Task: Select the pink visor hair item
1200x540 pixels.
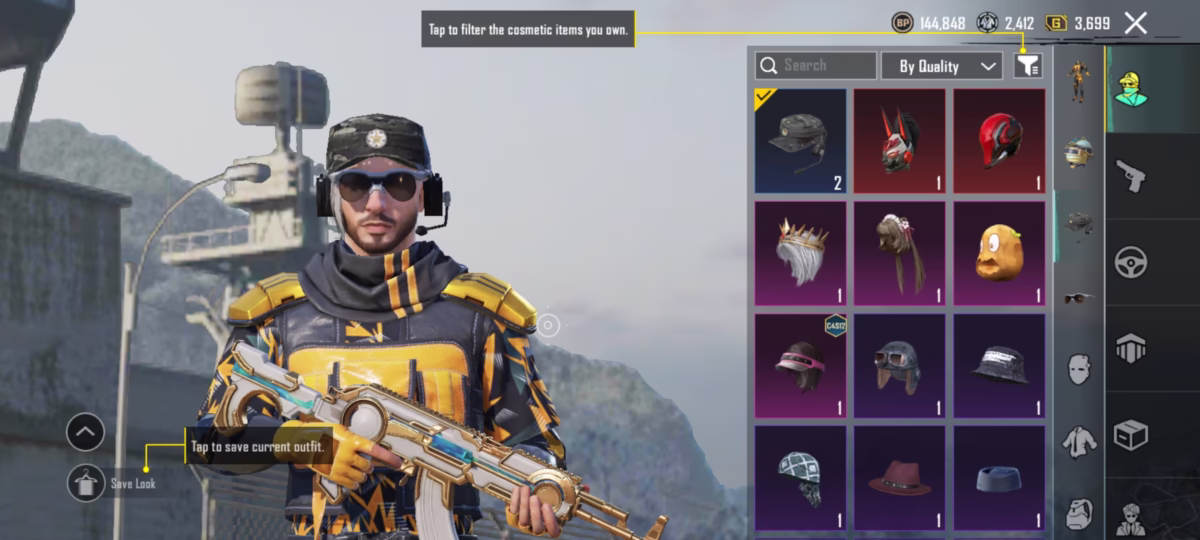Action: [x=800, y=365]
